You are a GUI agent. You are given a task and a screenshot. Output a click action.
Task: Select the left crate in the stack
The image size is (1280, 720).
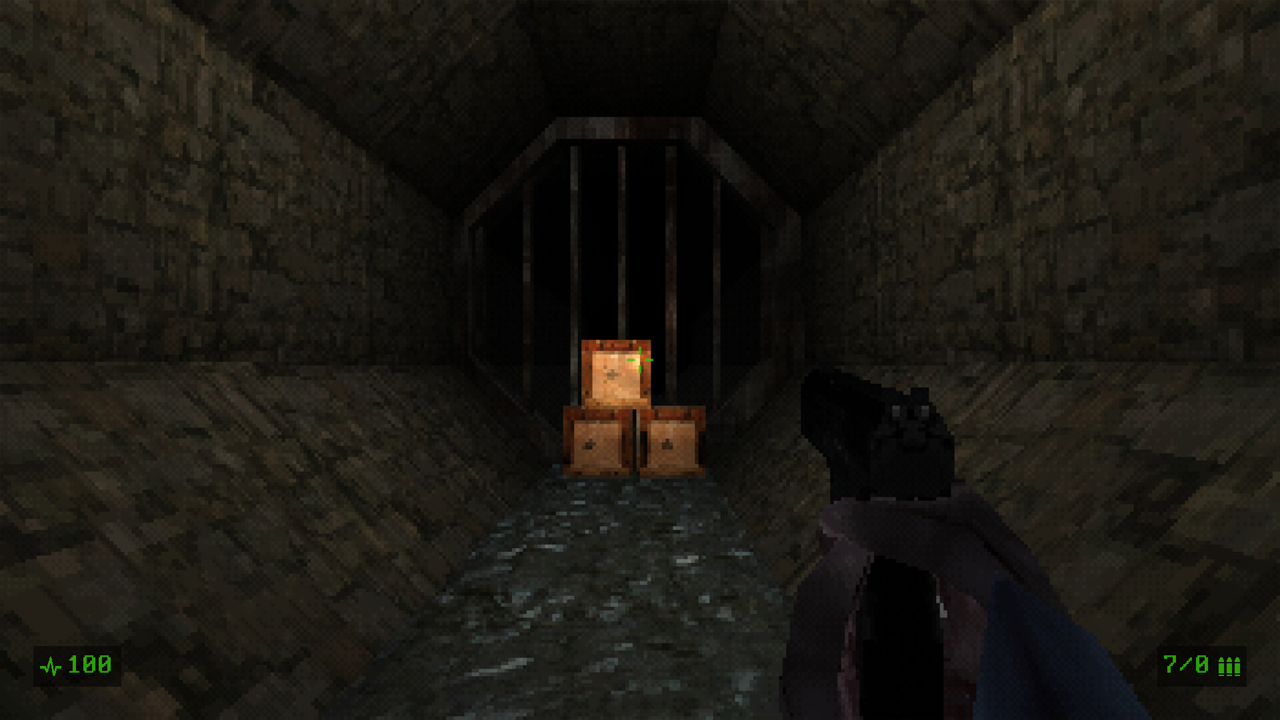pos(597,440)
